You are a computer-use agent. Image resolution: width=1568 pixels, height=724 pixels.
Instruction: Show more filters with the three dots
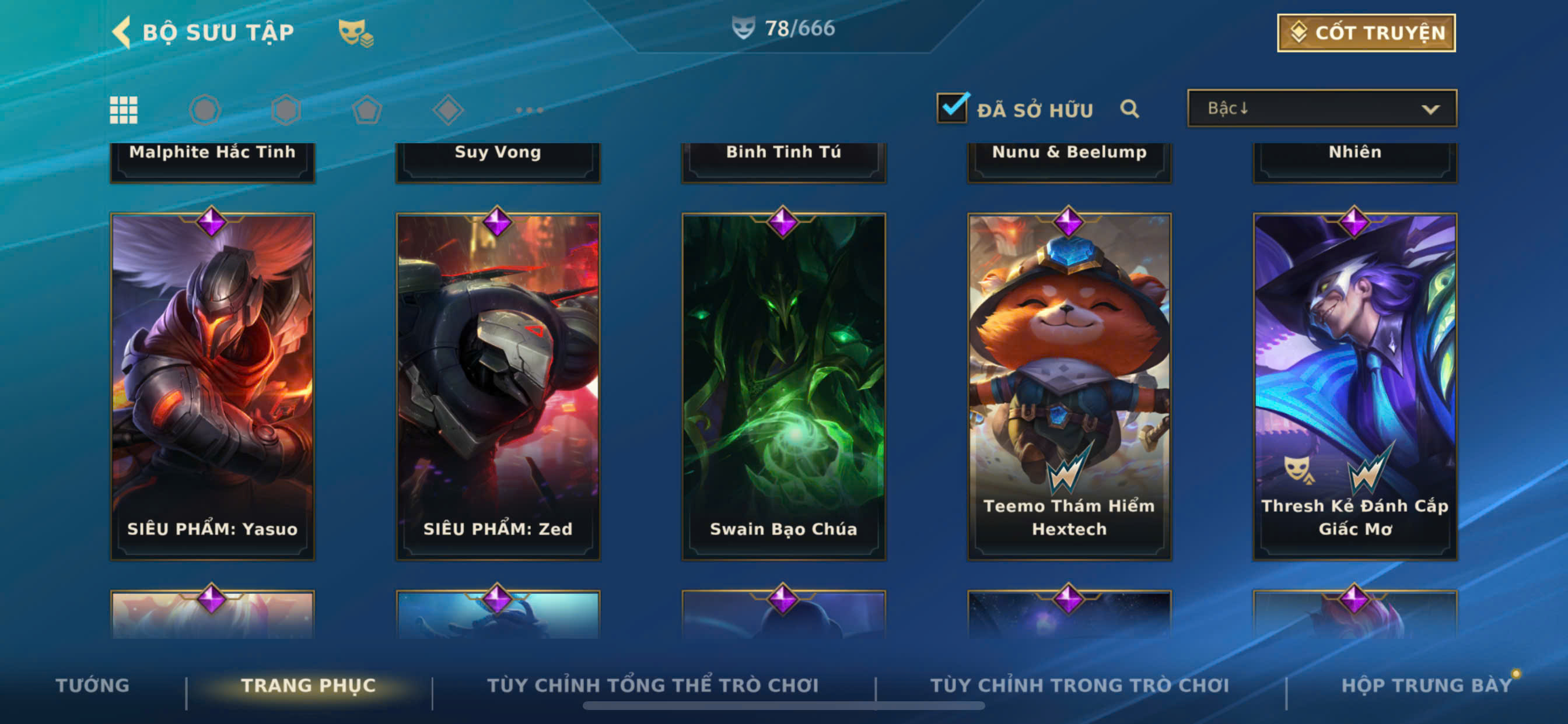pyautogui.click(x=529, y=110)
